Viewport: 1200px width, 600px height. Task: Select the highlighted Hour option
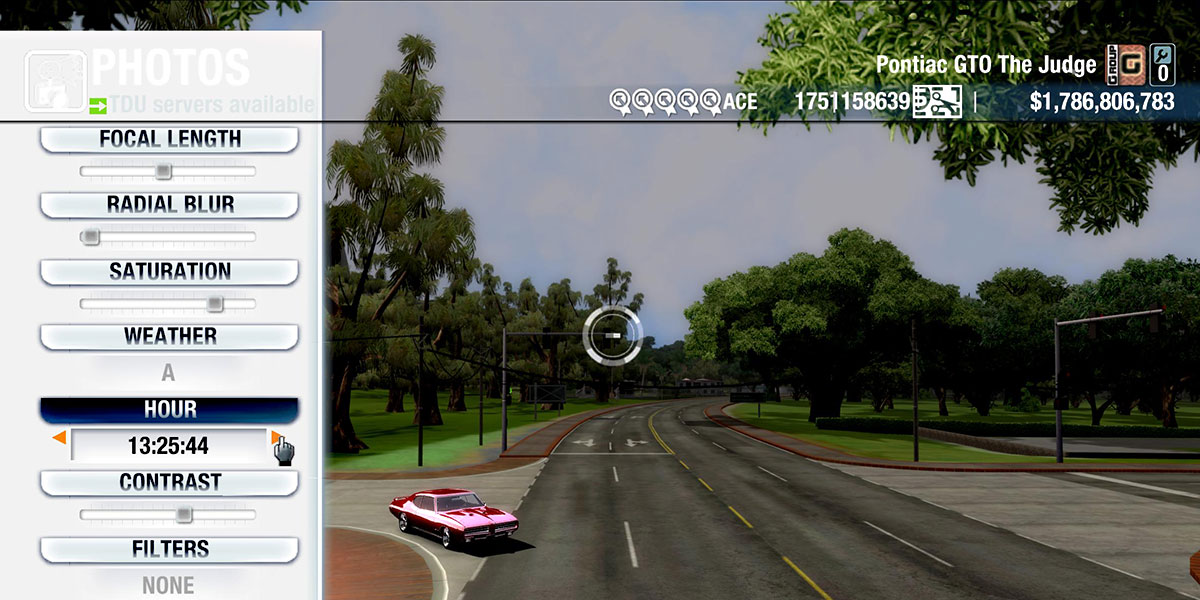tap(169, 409)
